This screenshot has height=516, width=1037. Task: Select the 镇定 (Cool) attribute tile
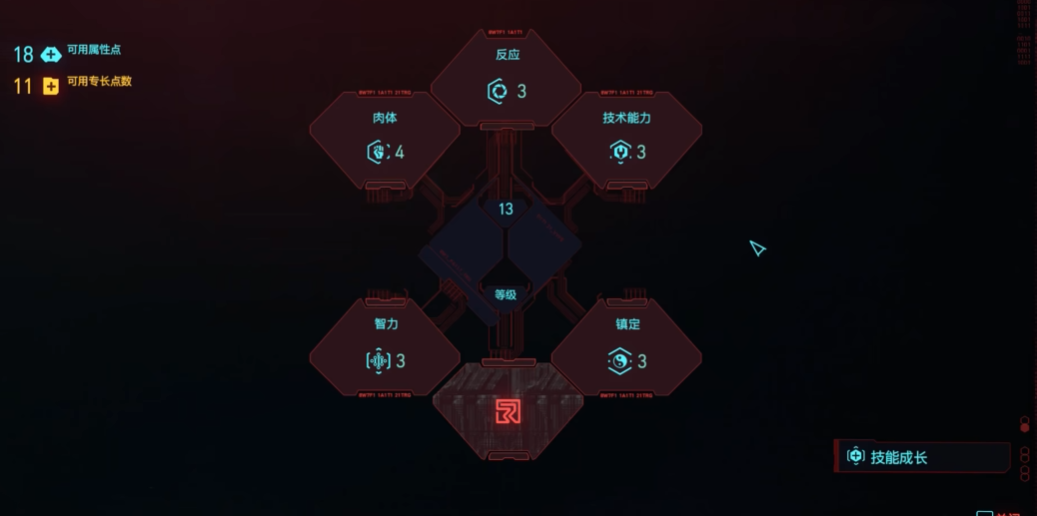[627, 348]
